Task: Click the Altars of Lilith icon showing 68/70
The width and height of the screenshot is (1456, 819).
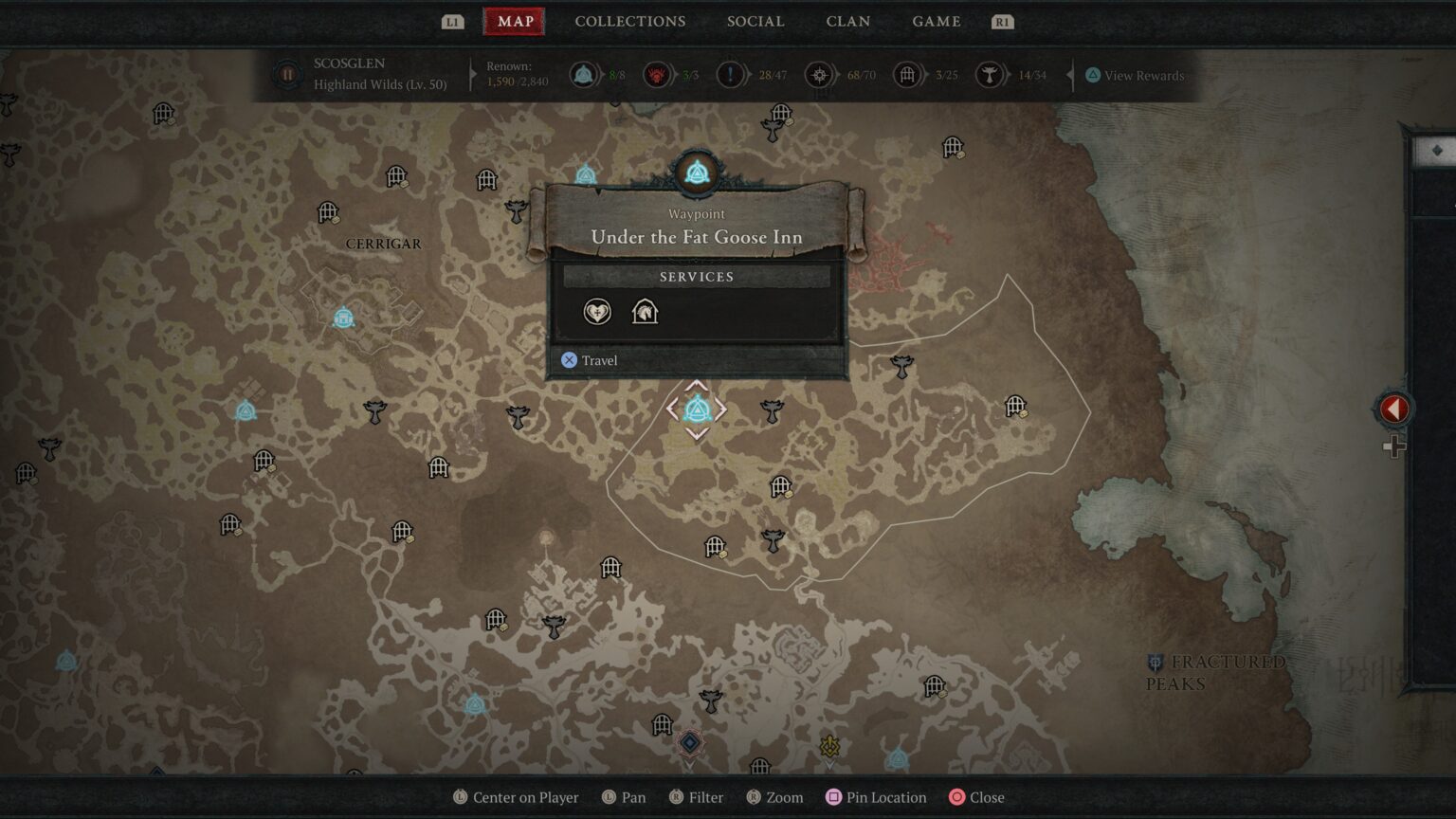Action: pyautogui.click(x=818, y=75)
